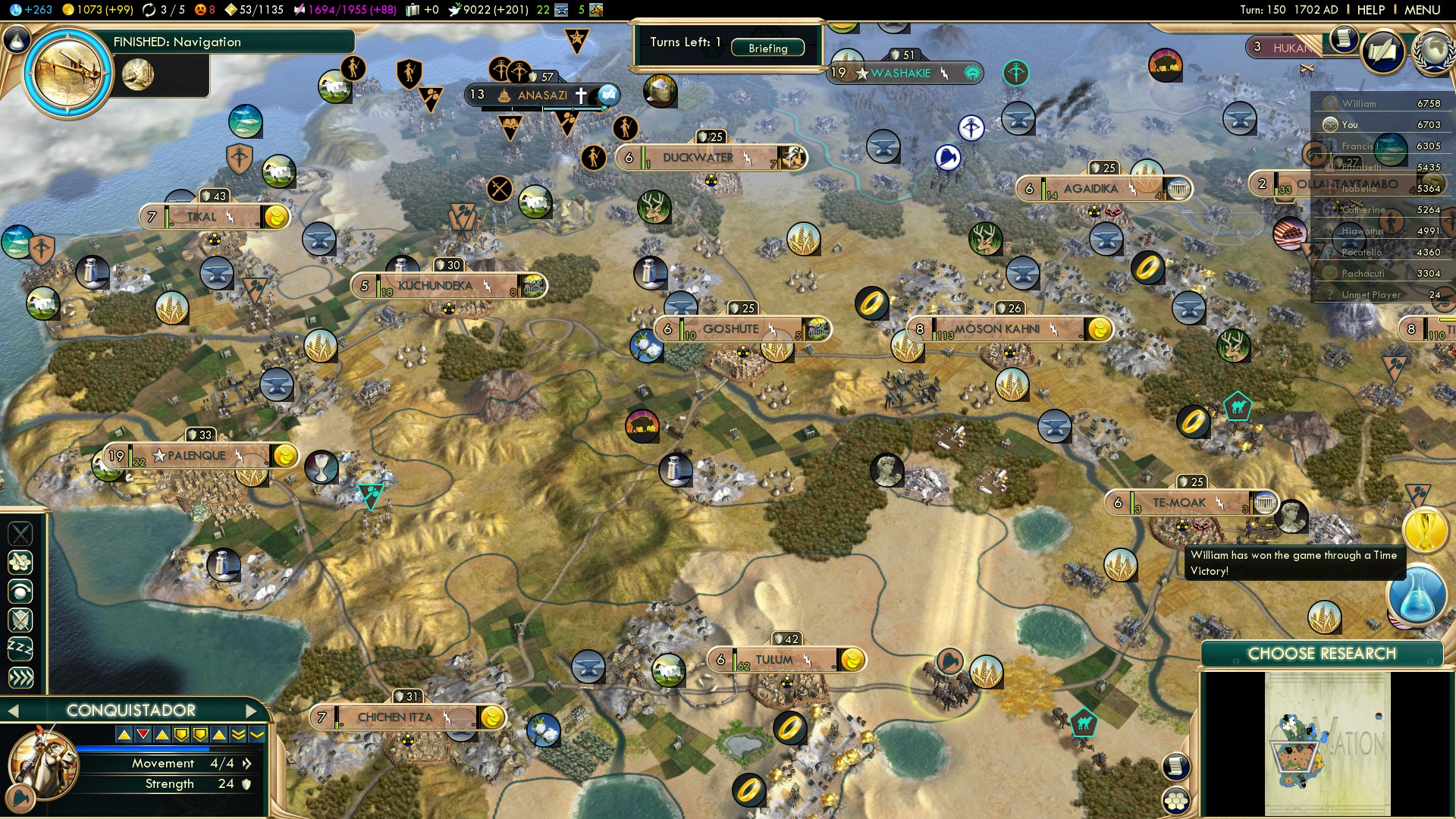Open the Palenque capital city banner
The width and height of the screenshot is (1456, 819).
[x=196, y=456]
